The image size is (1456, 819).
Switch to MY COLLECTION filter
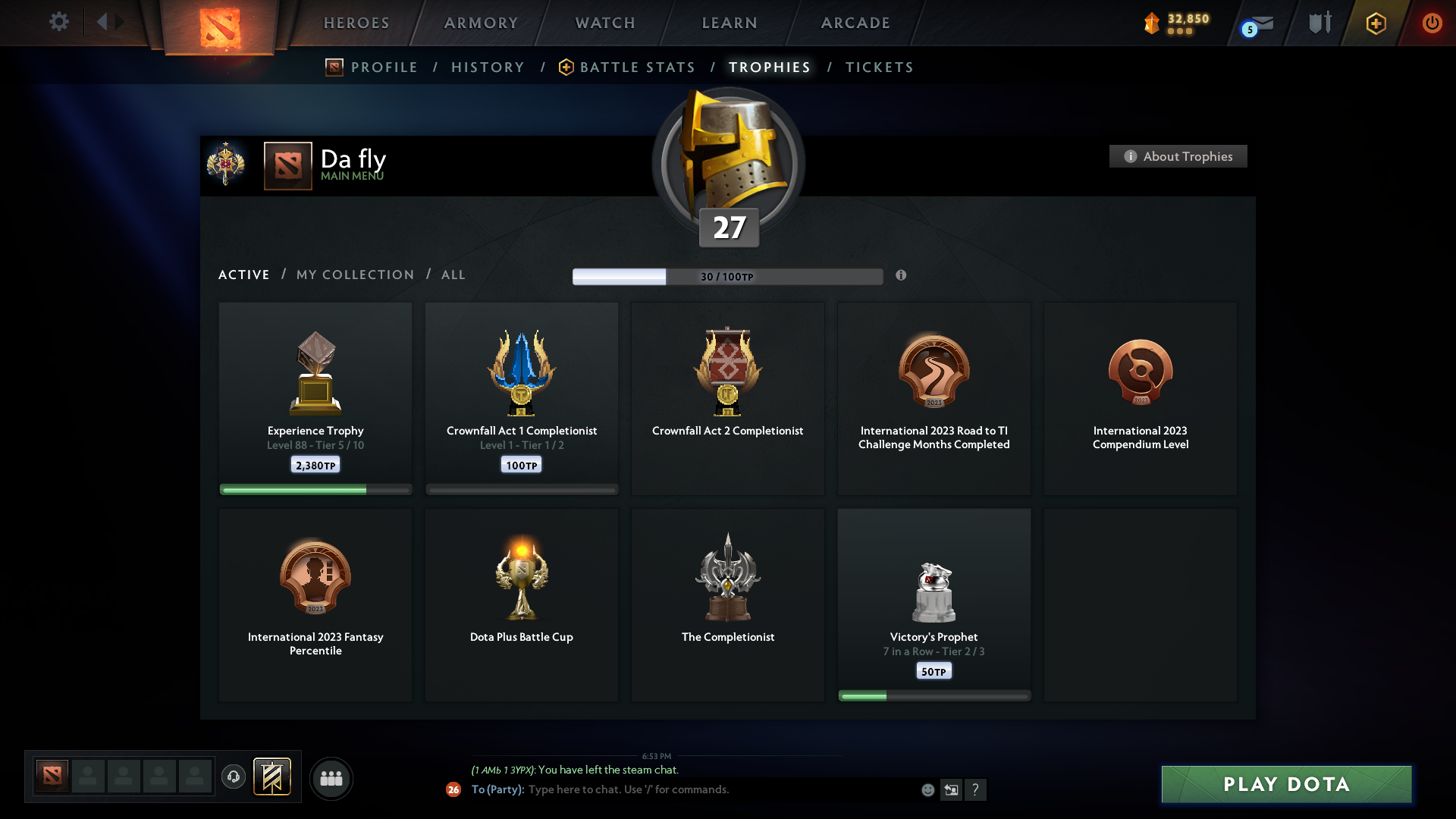pyautogui.click(x=354, y=275)
